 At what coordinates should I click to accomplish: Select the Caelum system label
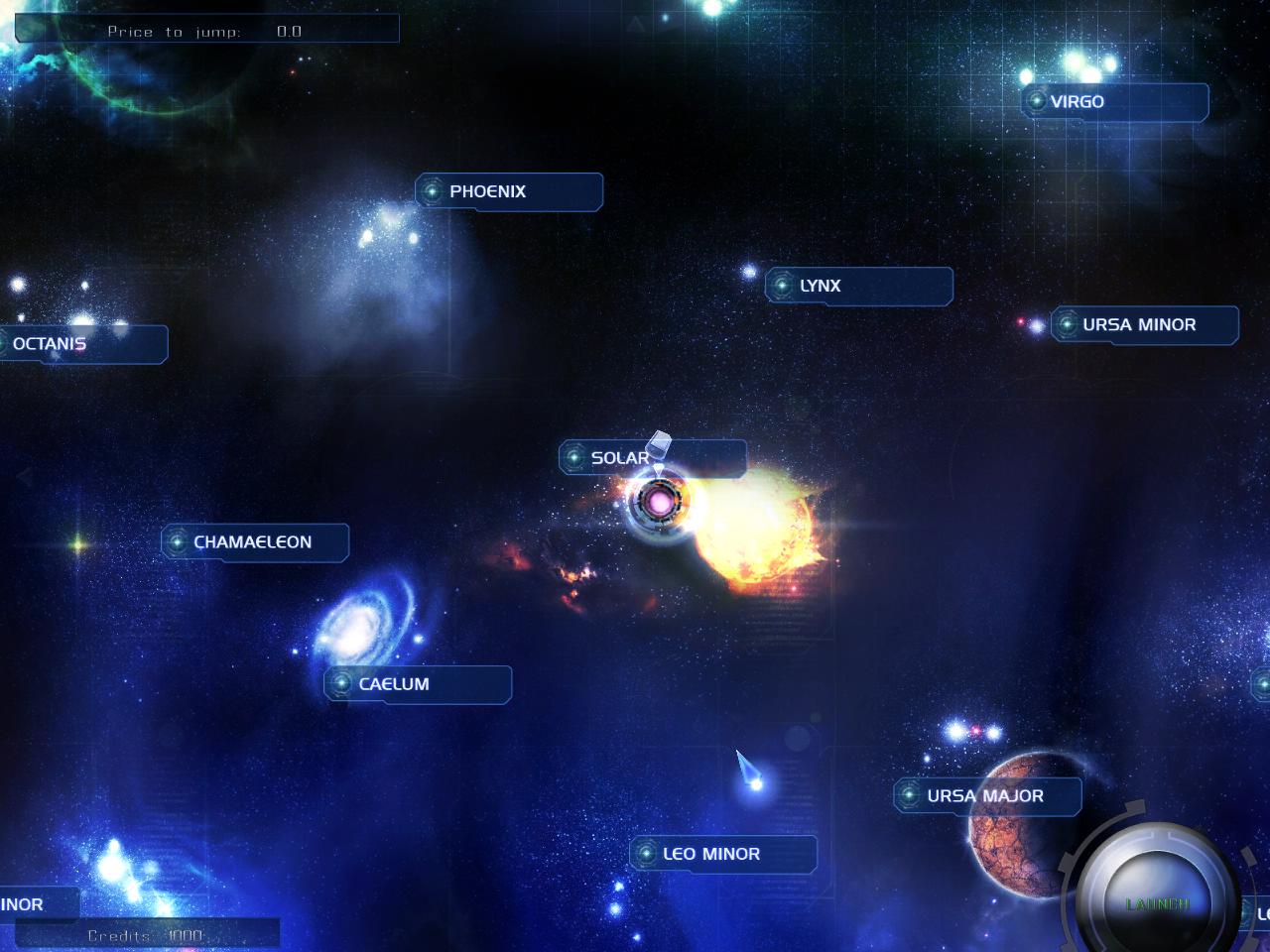coord(418,684)
